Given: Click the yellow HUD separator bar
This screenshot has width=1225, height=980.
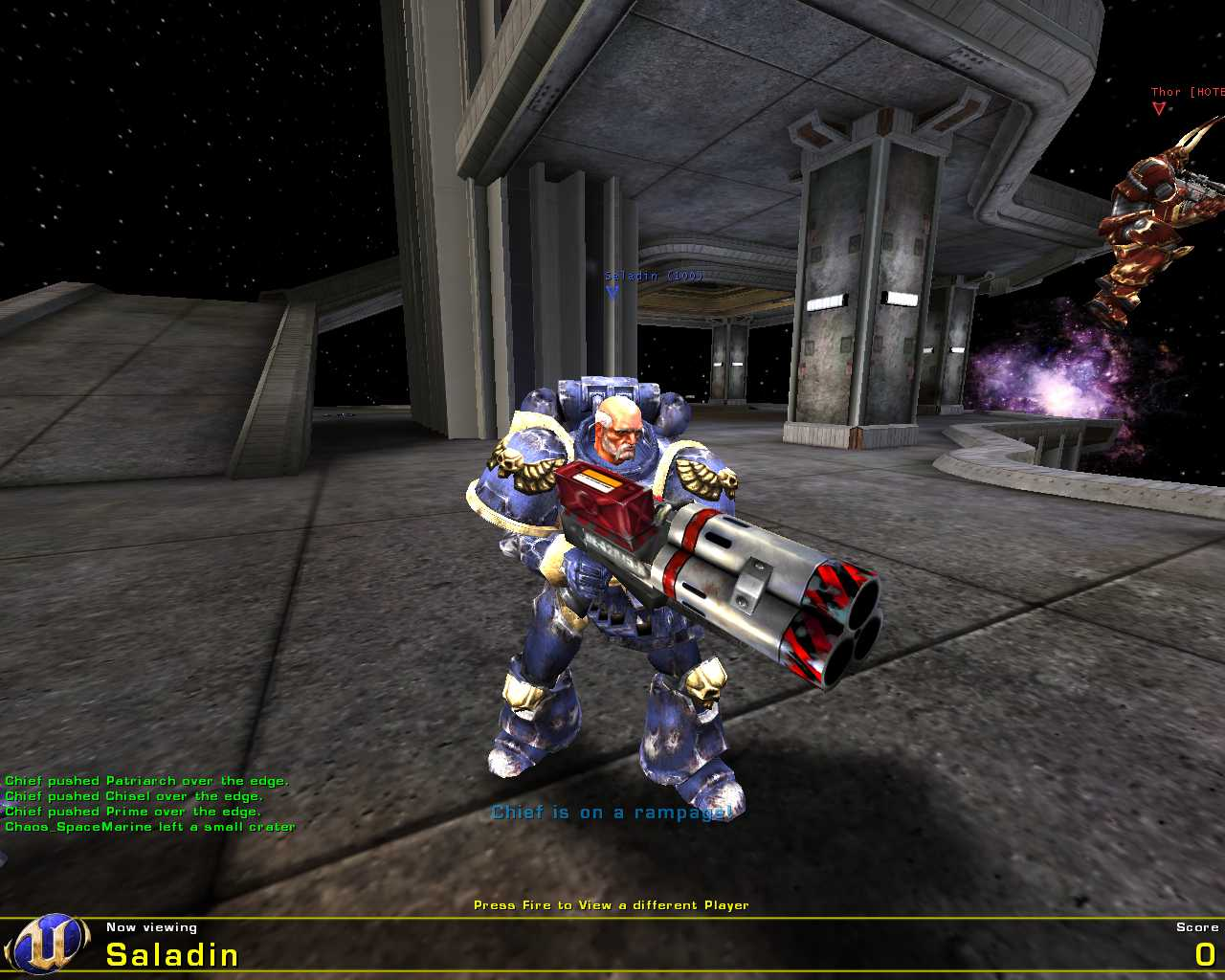Looking at the screenshot, I should [x=612, y=916].
